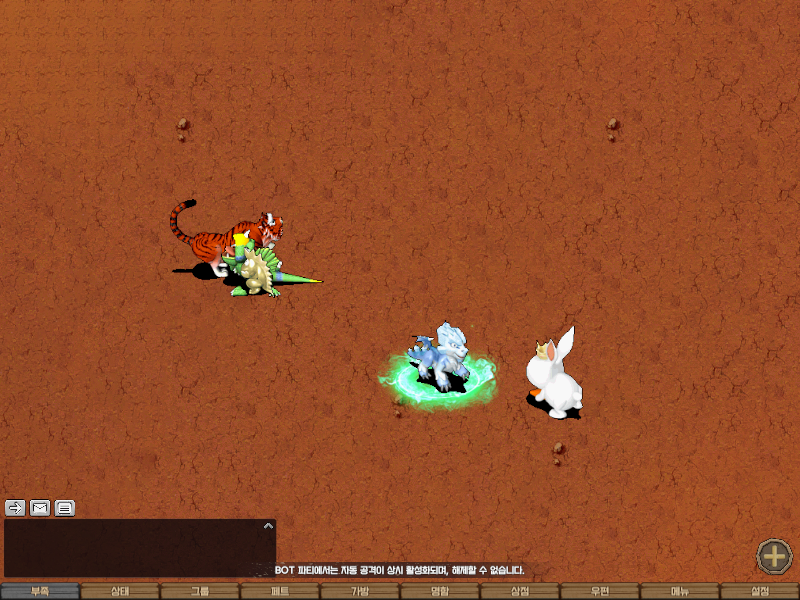This screenshot has height=600, width=800.
Task: Open the 부족 (tribe) tab
Action: click(x=40, y=591)
